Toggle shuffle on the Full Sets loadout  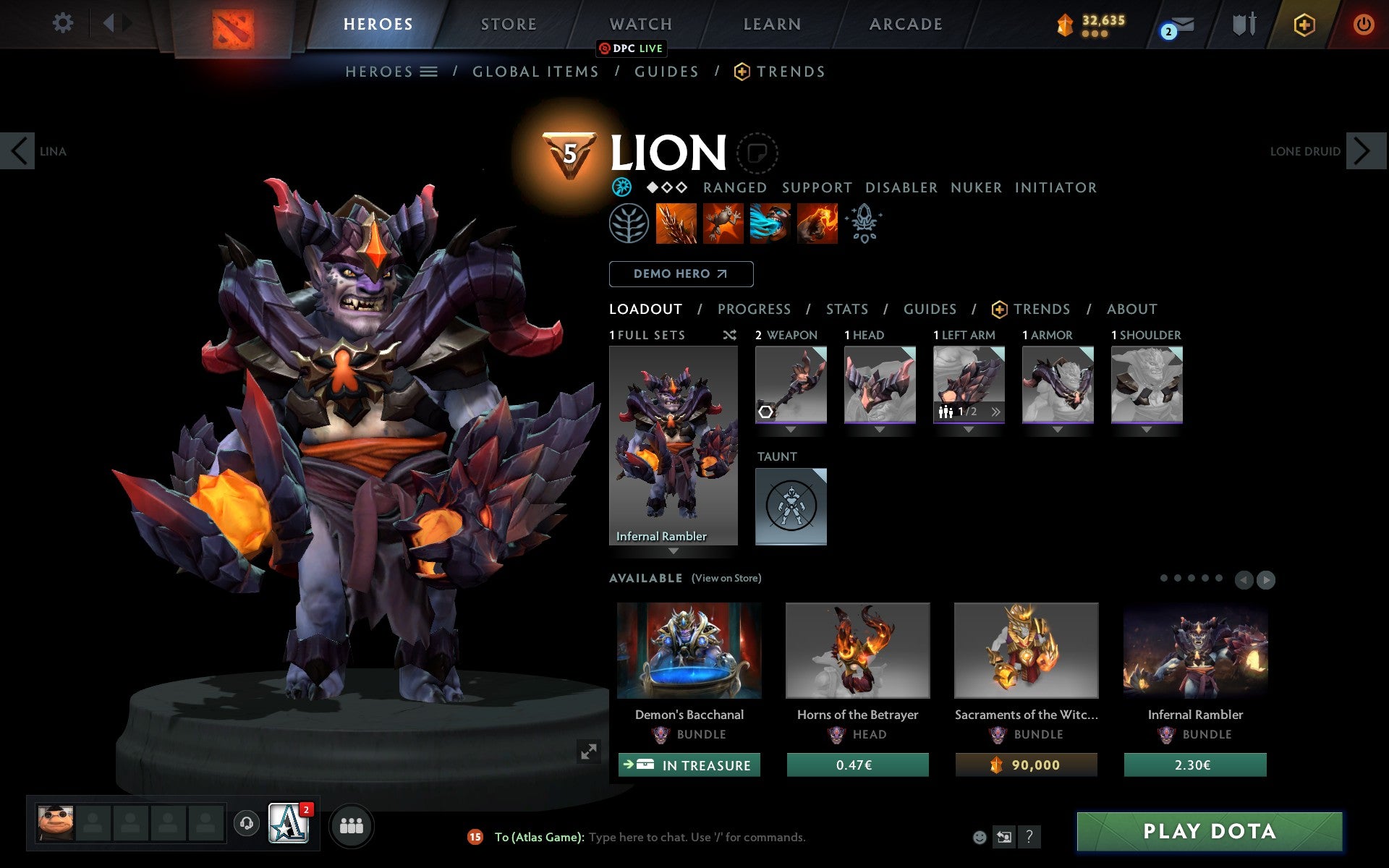(730, 335)
